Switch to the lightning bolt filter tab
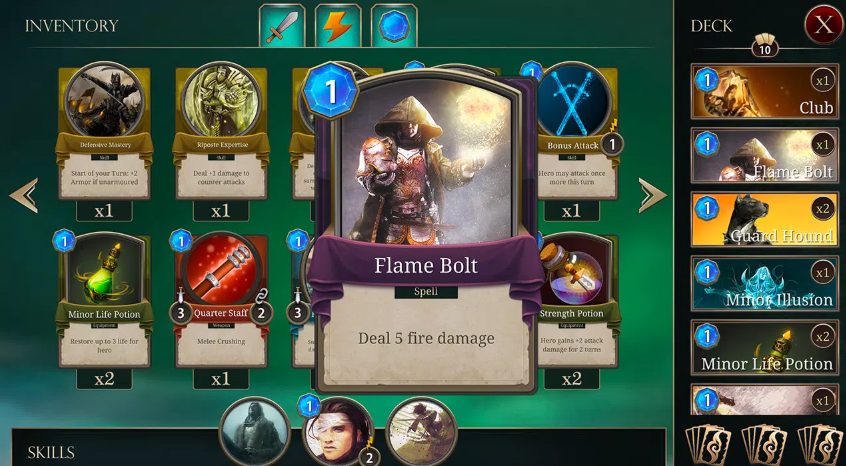This screenshot has width=846, height=466. [x=338, y=26]
